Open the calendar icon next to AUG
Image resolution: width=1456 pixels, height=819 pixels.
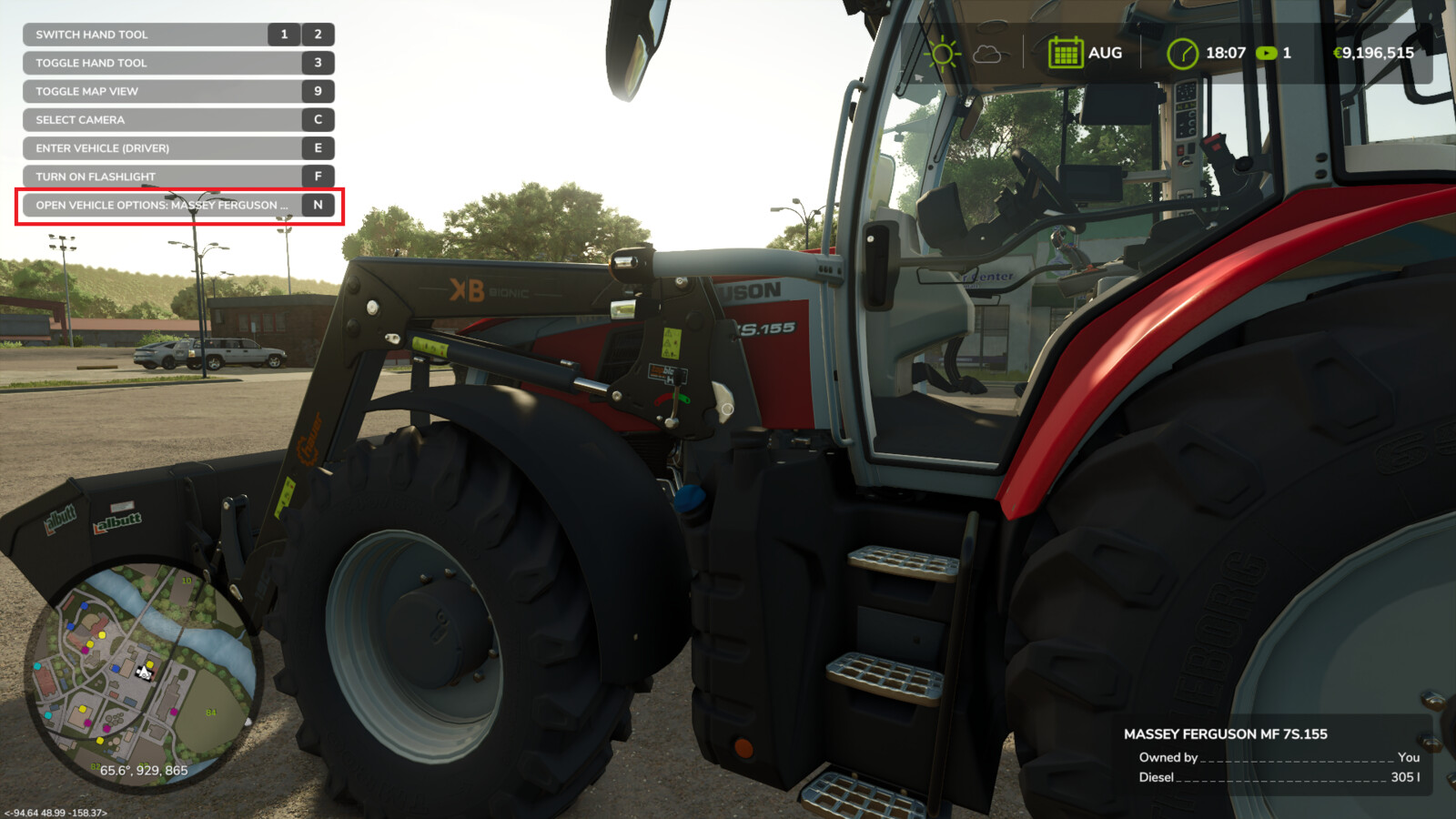pyautogui.click(x=1066, y=52)
